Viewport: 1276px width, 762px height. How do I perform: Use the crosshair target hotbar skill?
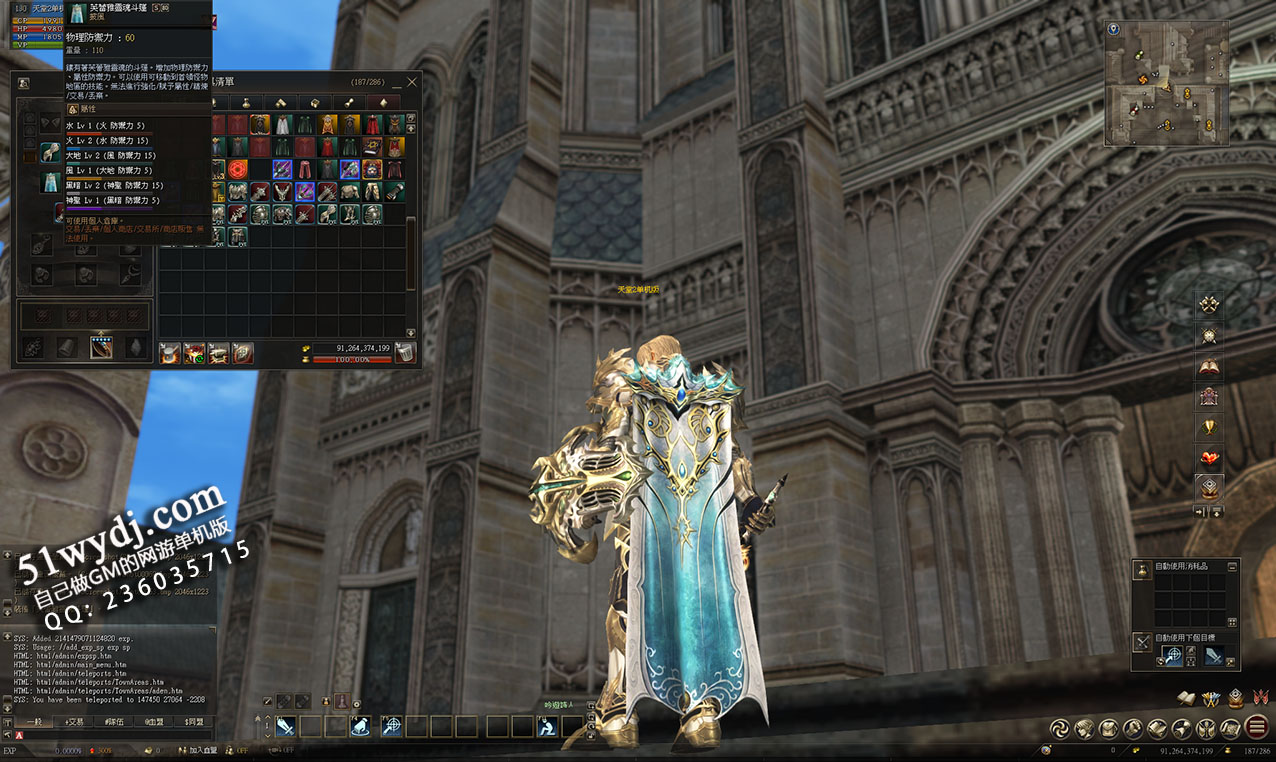tap(391, 727)
